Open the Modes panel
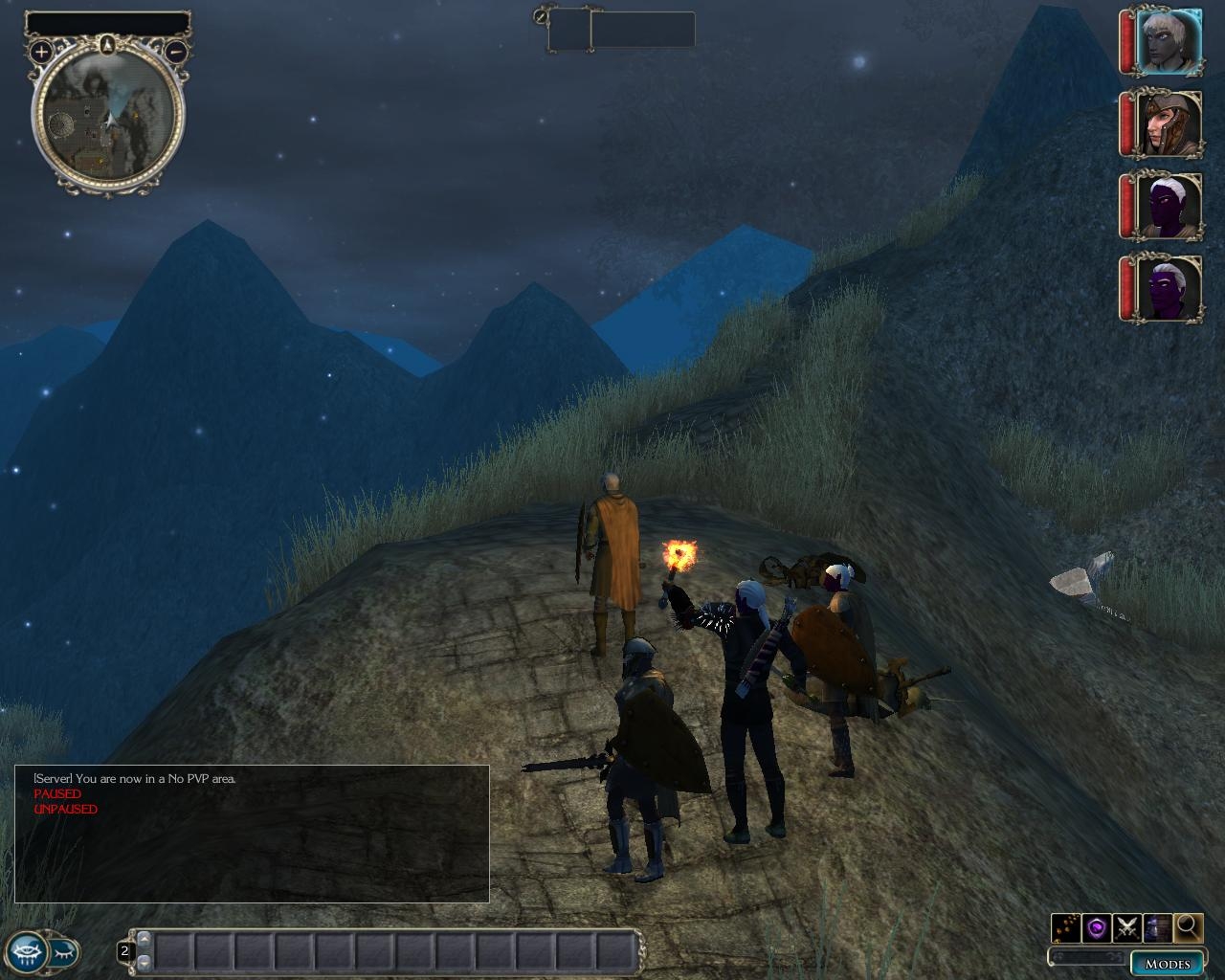1225x980 pixels. coord(1167,963)
